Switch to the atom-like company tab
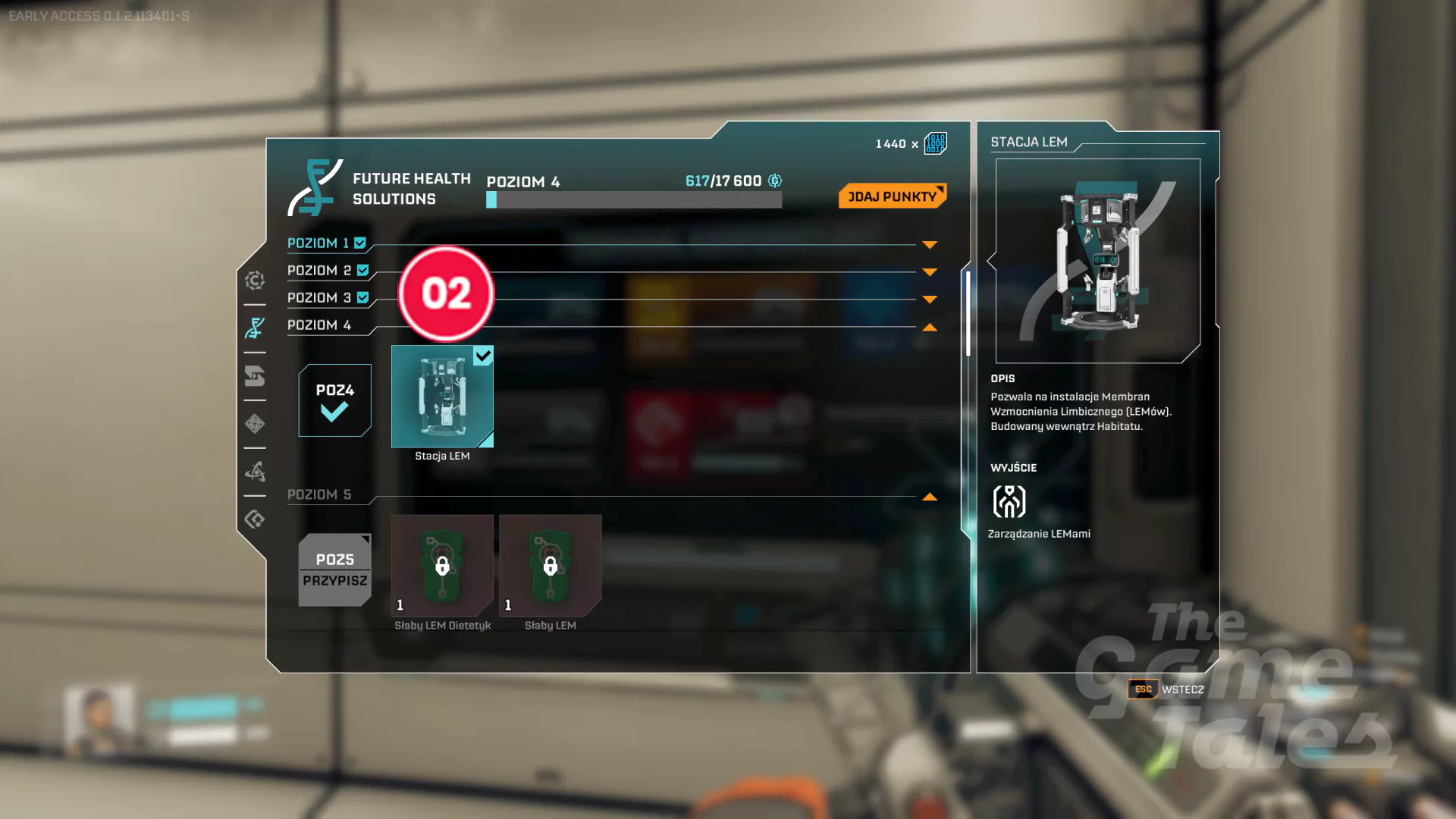 255,472
